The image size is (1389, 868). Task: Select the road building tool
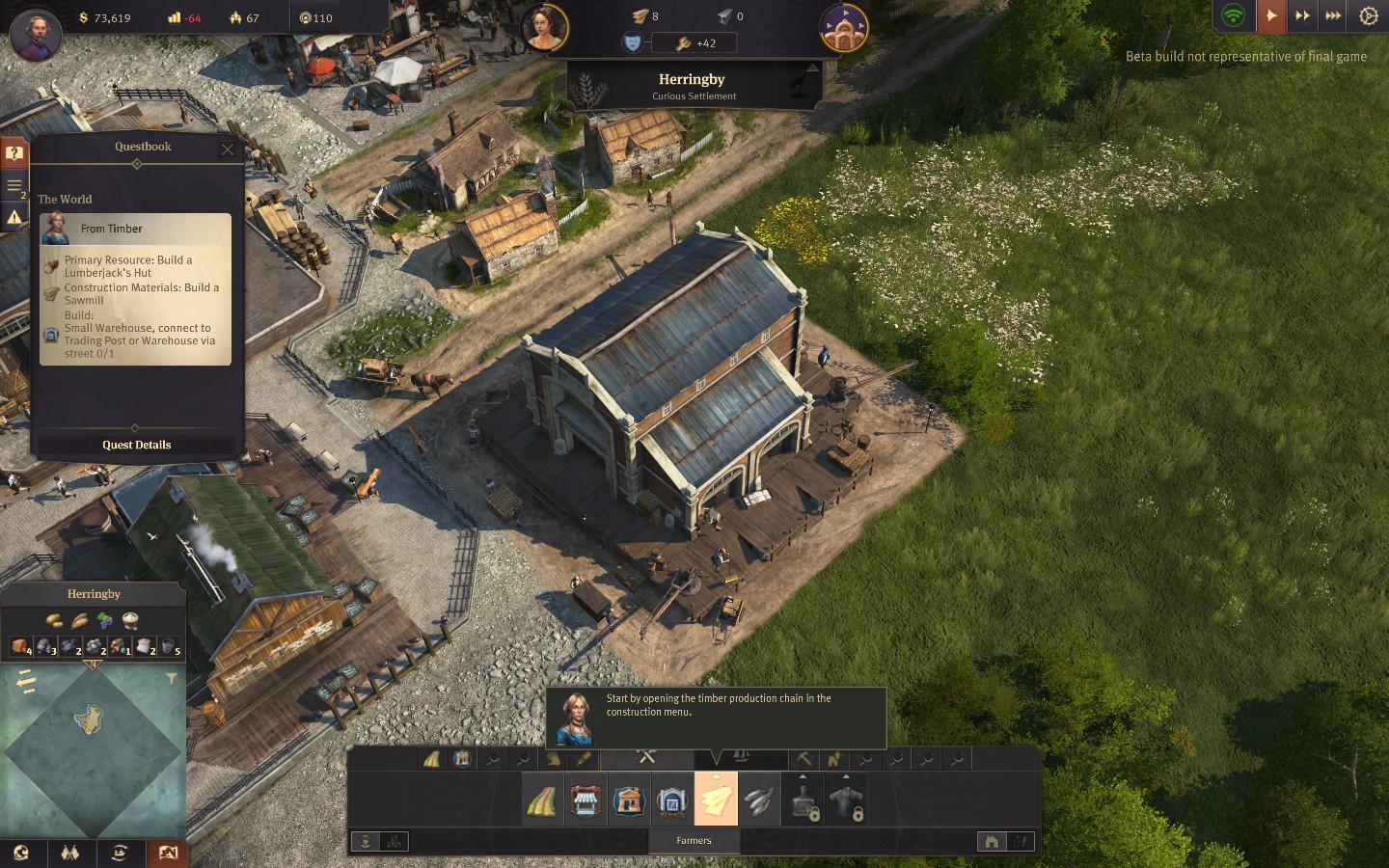pos(541,800)
